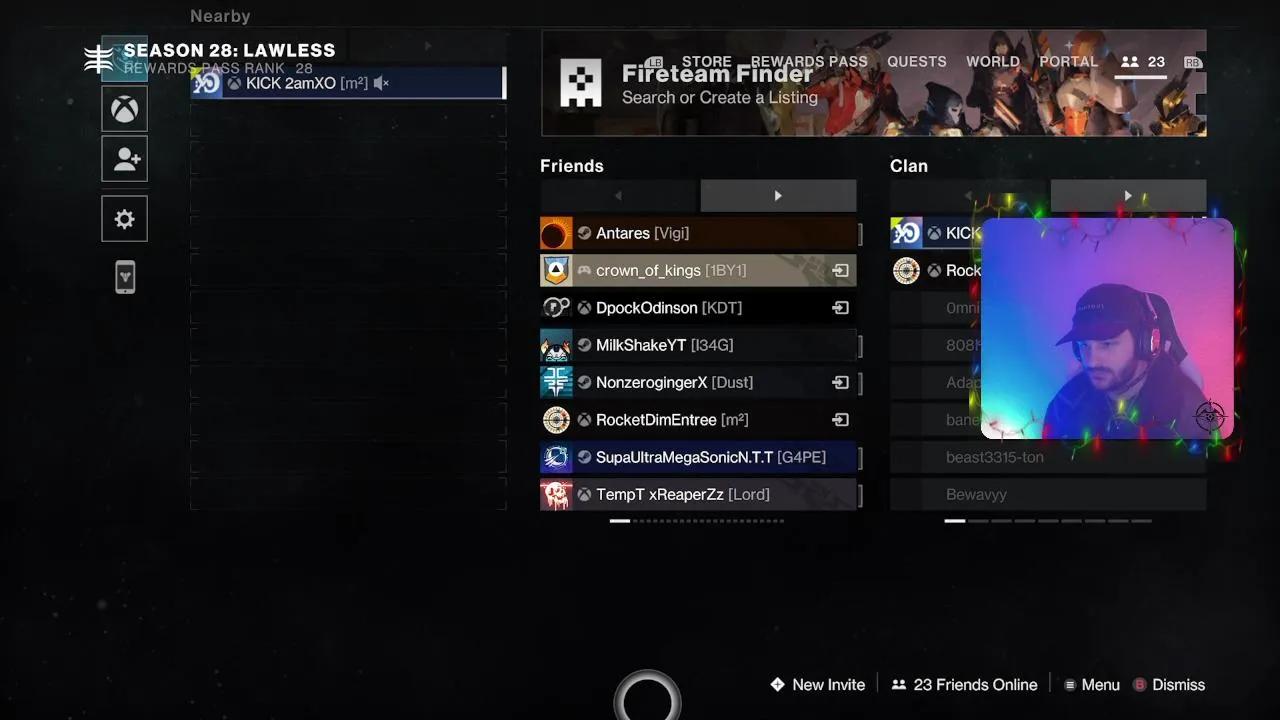Screen dimensions: 1280x720
Task: Open the settings gear icon
Action: click(x=124, y=218)
